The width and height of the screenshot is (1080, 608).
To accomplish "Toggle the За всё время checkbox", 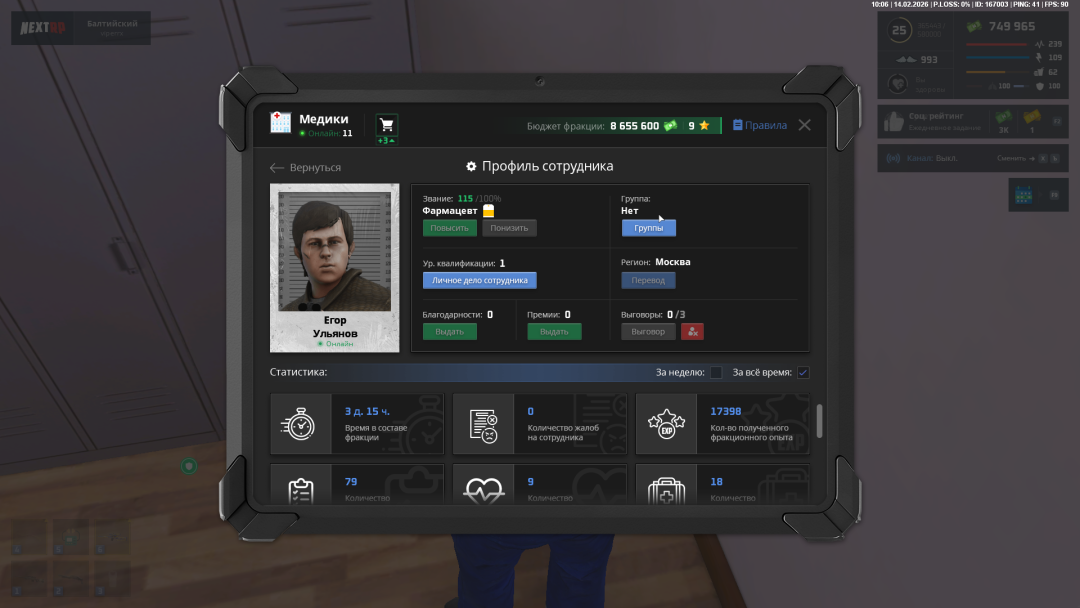I will (803, 373).
